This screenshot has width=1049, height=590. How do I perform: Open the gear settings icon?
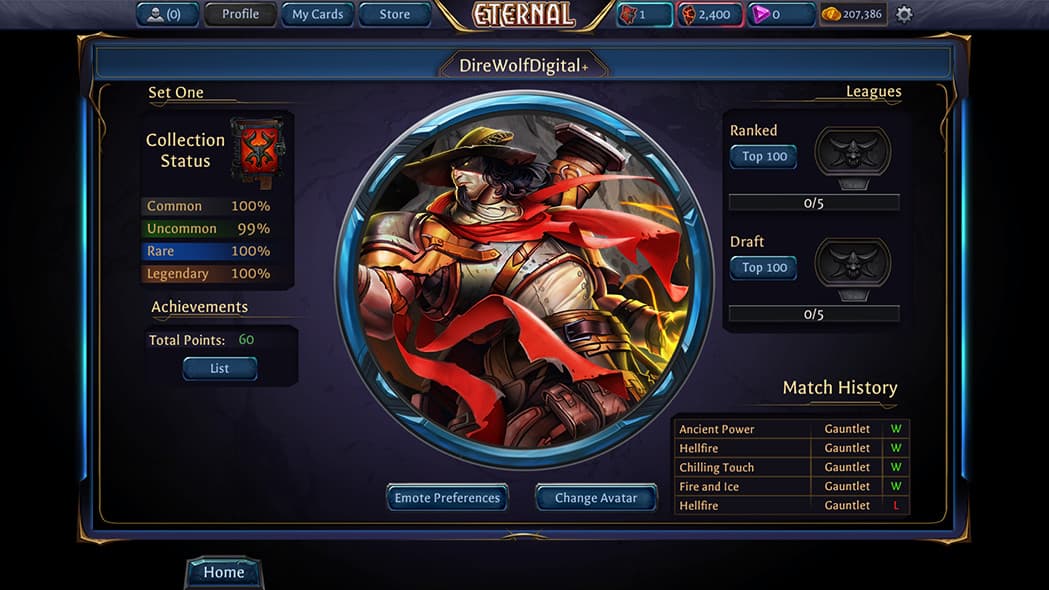[904, 14]
